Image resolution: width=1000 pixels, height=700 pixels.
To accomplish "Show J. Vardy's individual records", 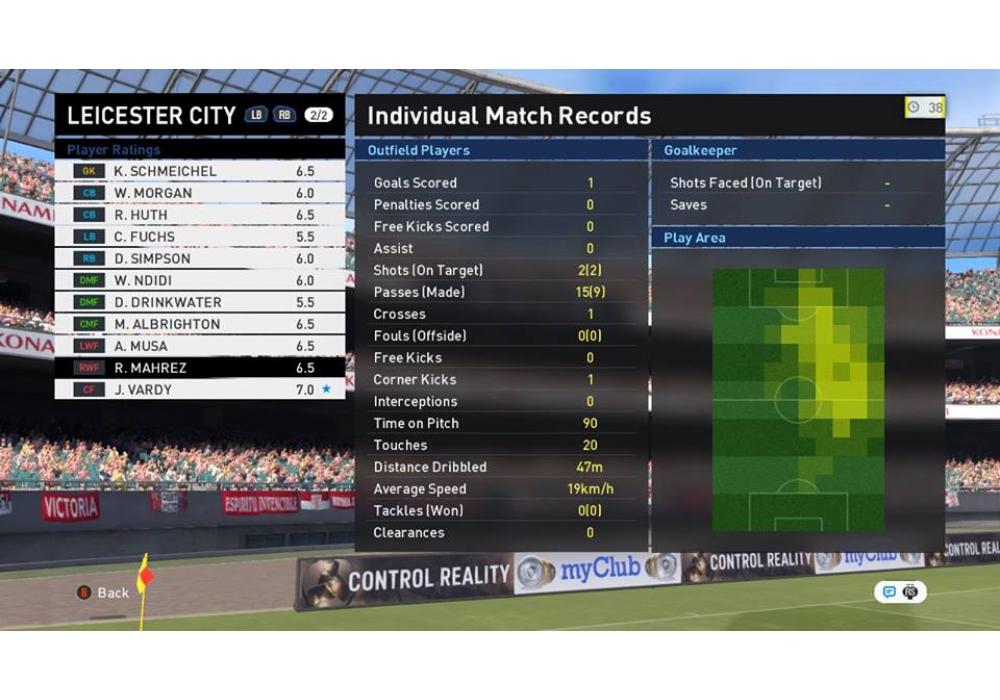I will pyautogui.click(x=199, y=390).
